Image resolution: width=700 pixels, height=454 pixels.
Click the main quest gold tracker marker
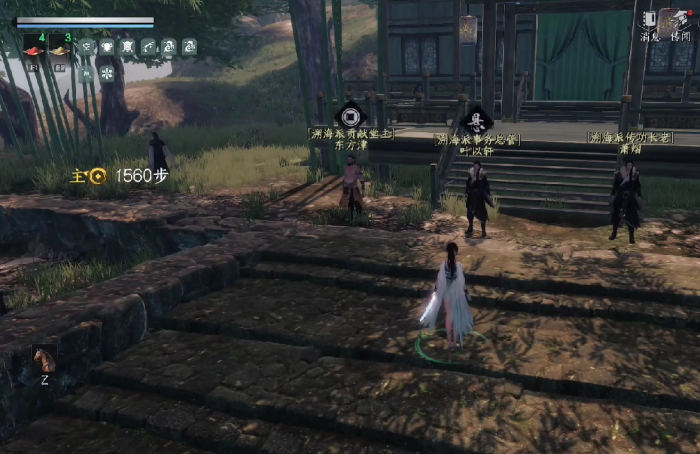click(97, 176)
